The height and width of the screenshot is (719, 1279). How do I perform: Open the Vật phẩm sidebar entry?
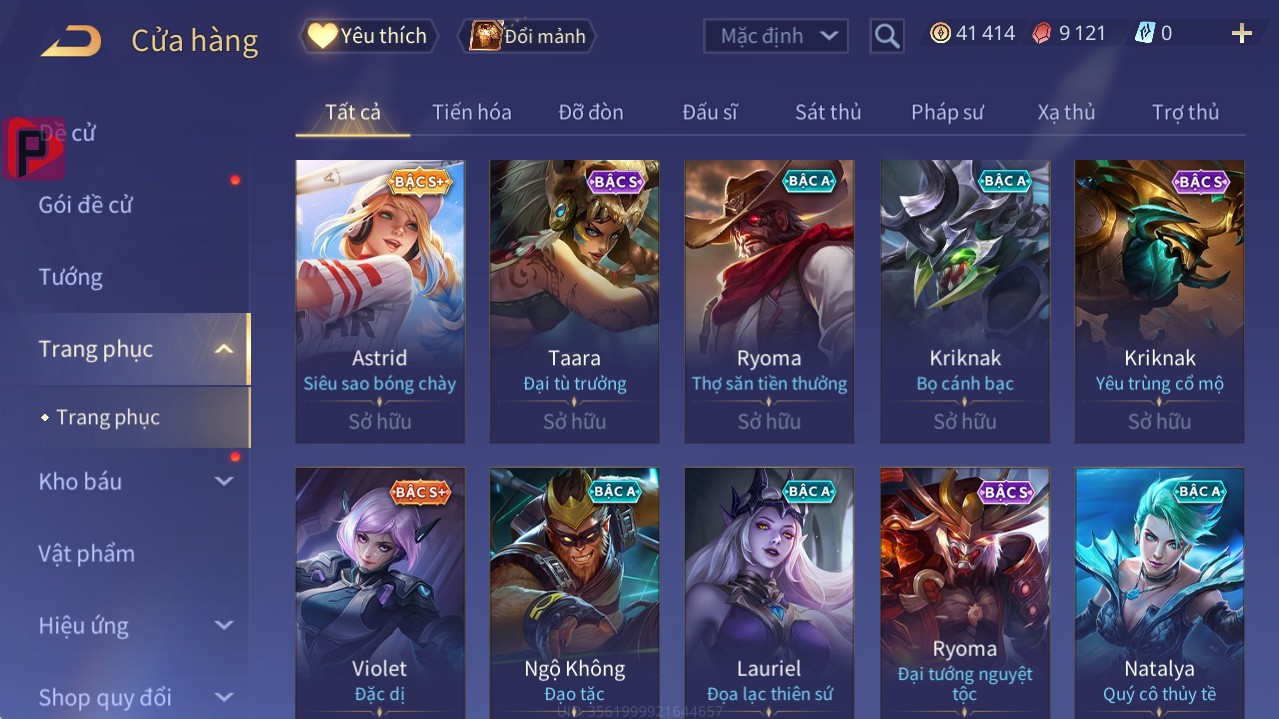pyautogui.click(x=86, y=553)
